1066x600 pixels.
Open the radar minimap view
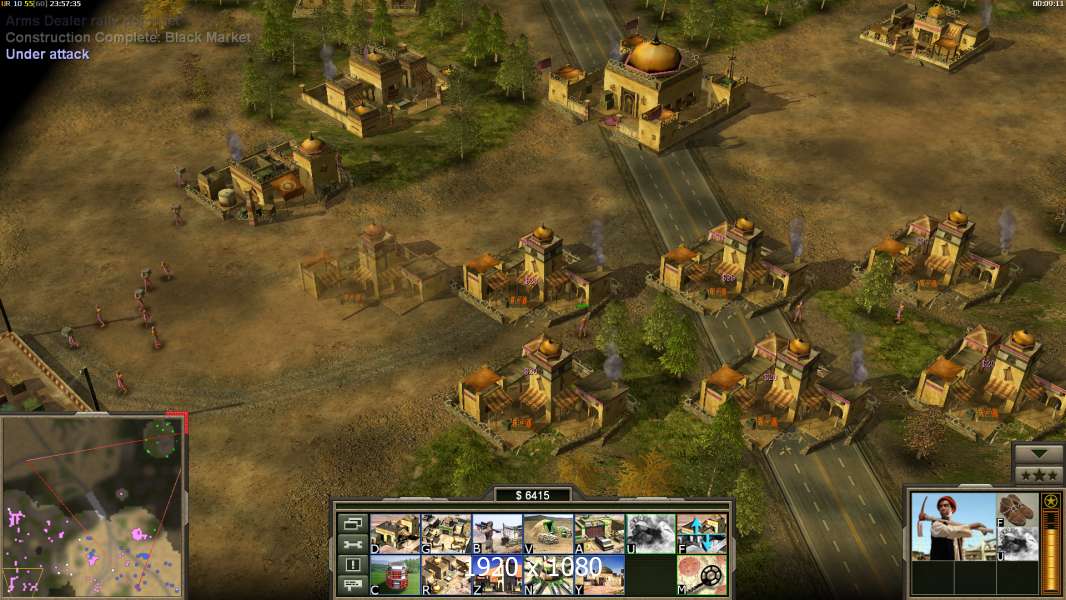[93, 507]
